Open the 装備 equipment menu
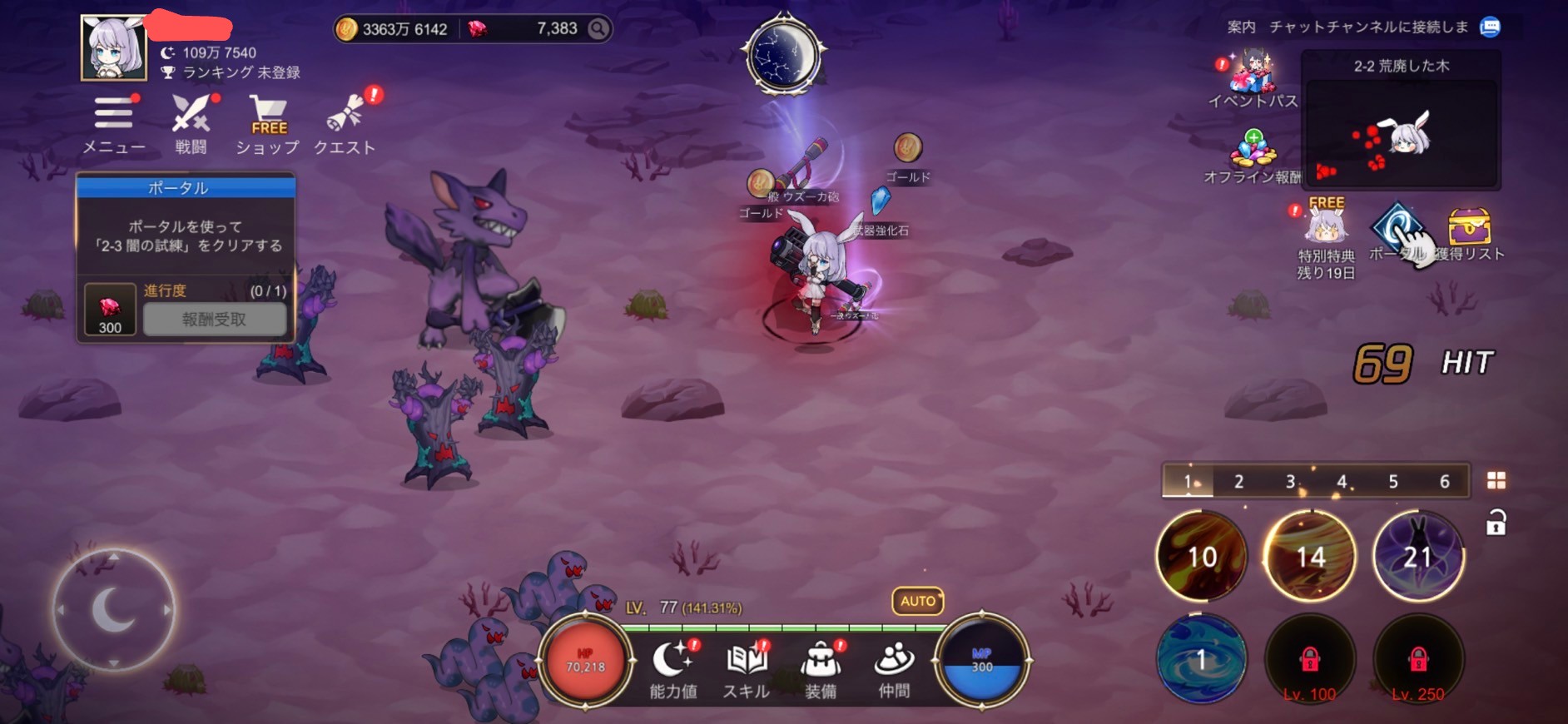The height and width of the screenshot is (724, 1568). [821, 670]
